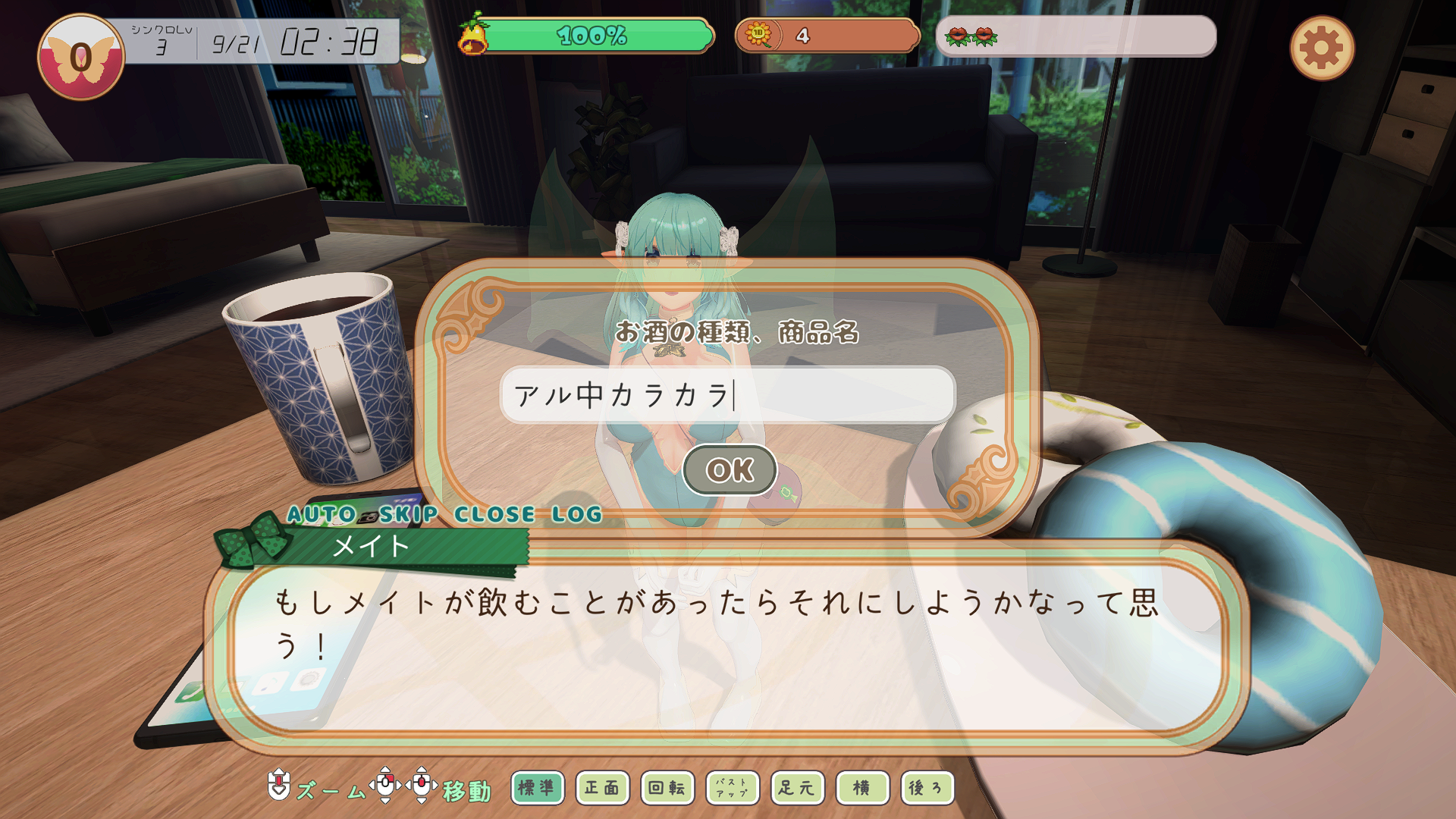This screenshot has height=819, width=1456.
Task: Switch camera to 正面 front view
Action: tap(602, 788)
